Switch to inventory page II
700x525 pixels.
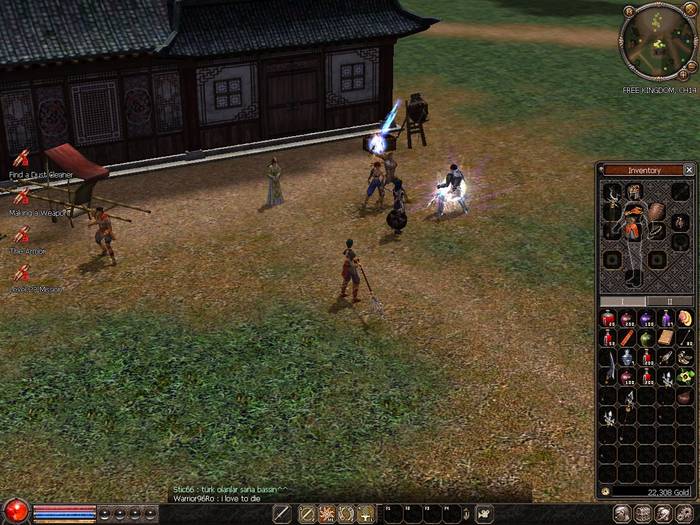(670, 300)
